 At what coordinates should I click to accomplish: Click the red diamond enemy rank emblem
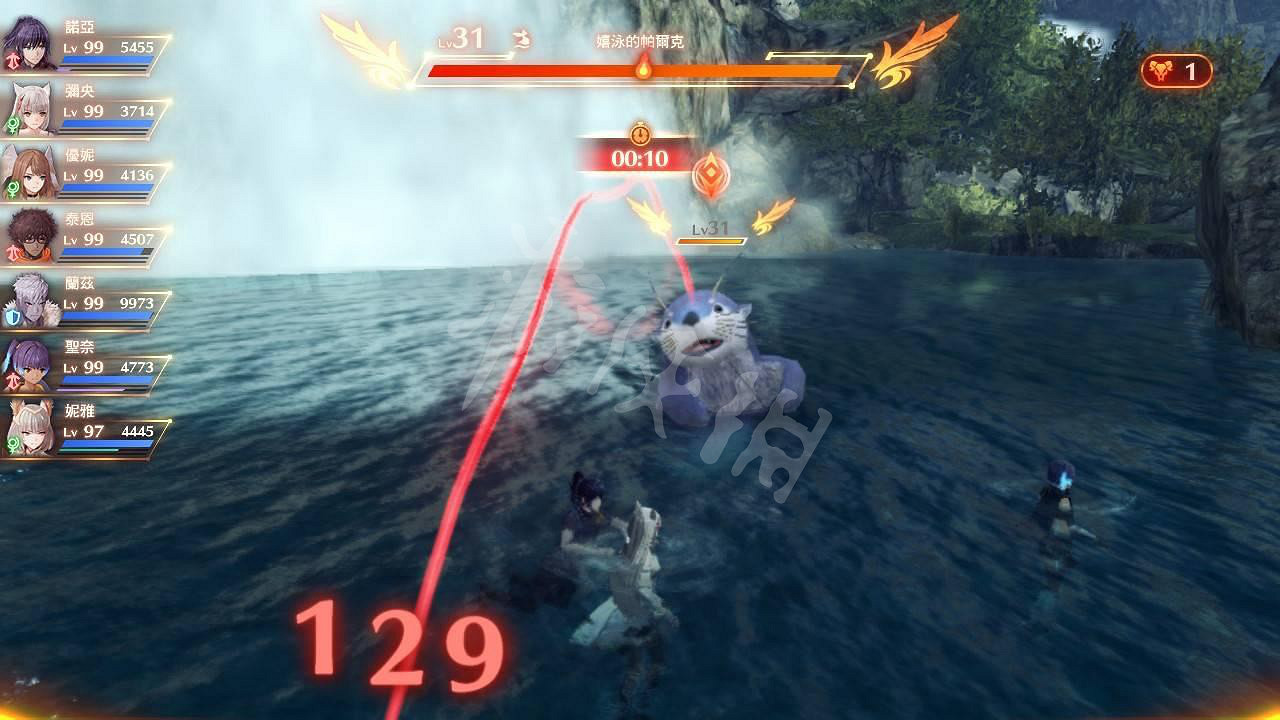coord(712,176)
